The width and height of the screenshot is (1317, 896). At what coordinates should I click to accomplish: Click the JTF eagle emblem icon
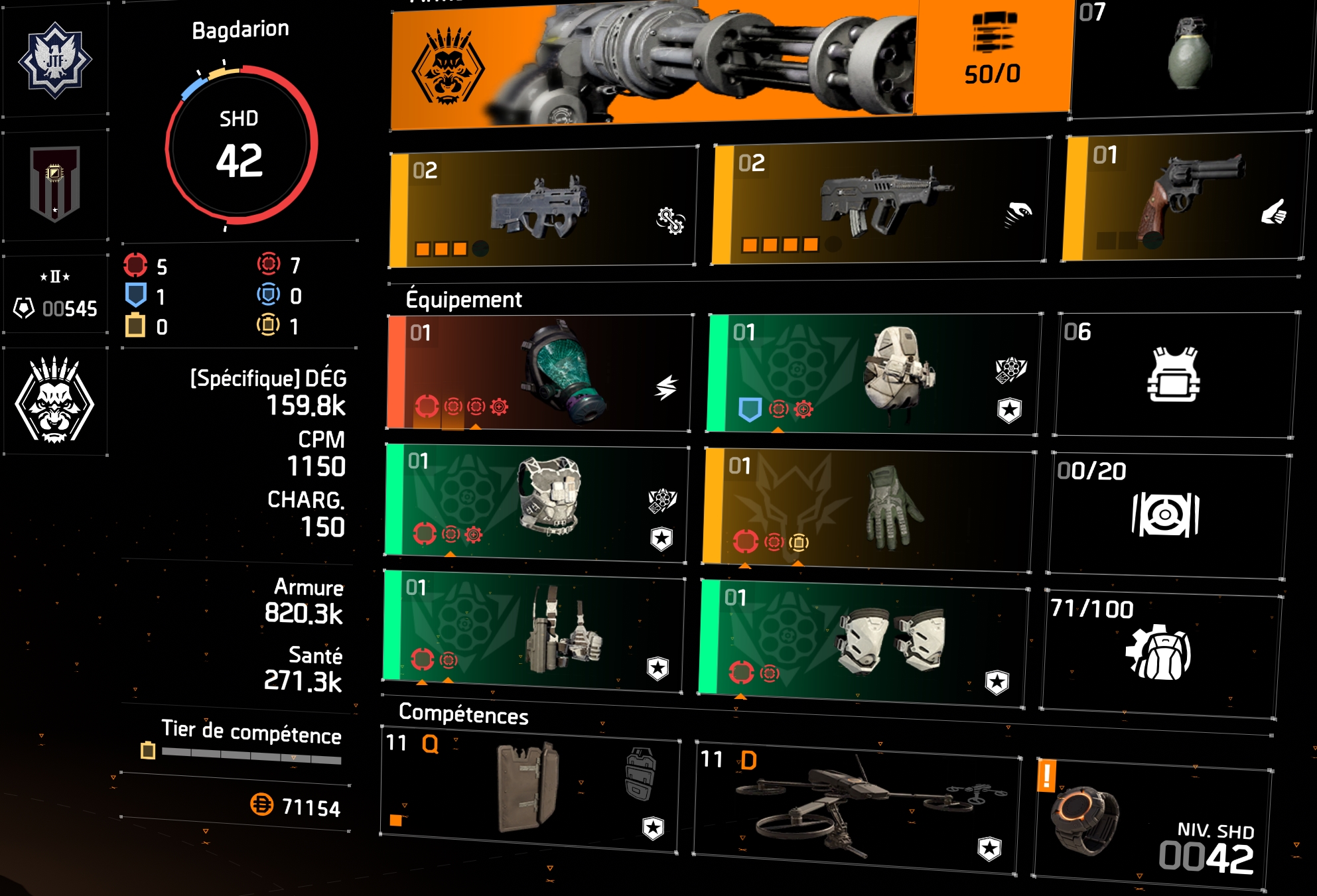click(55, 60)
